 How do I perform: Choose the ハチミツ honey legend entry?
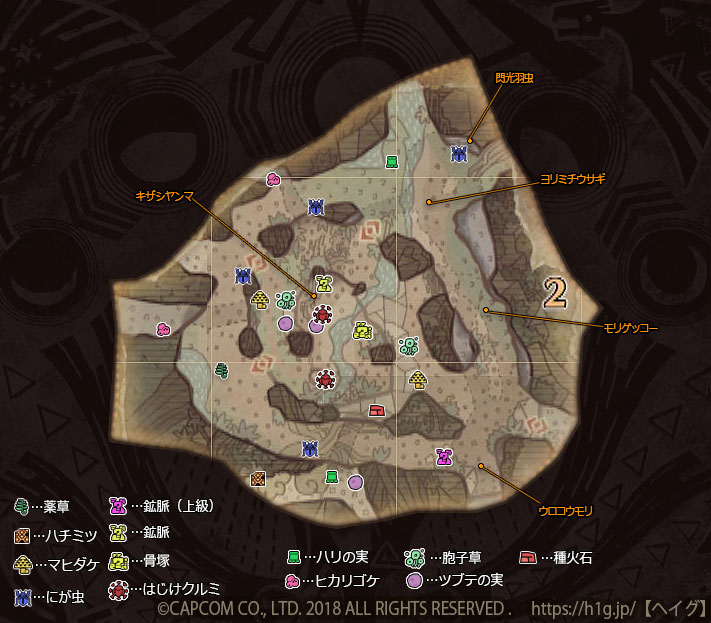coord(58,536)
